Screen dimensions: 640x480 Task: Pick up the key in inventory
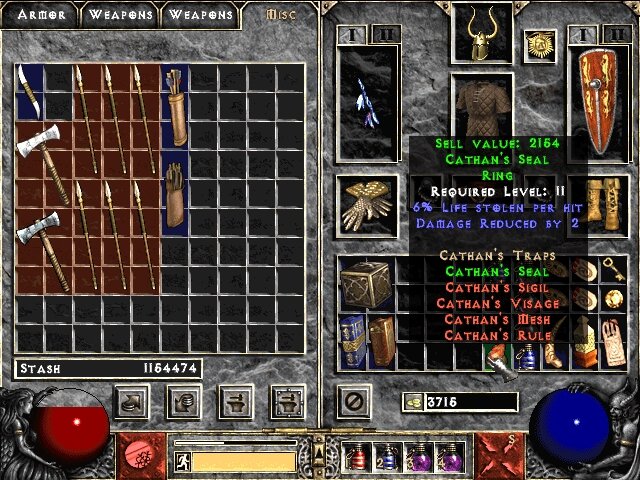[609, 270]
